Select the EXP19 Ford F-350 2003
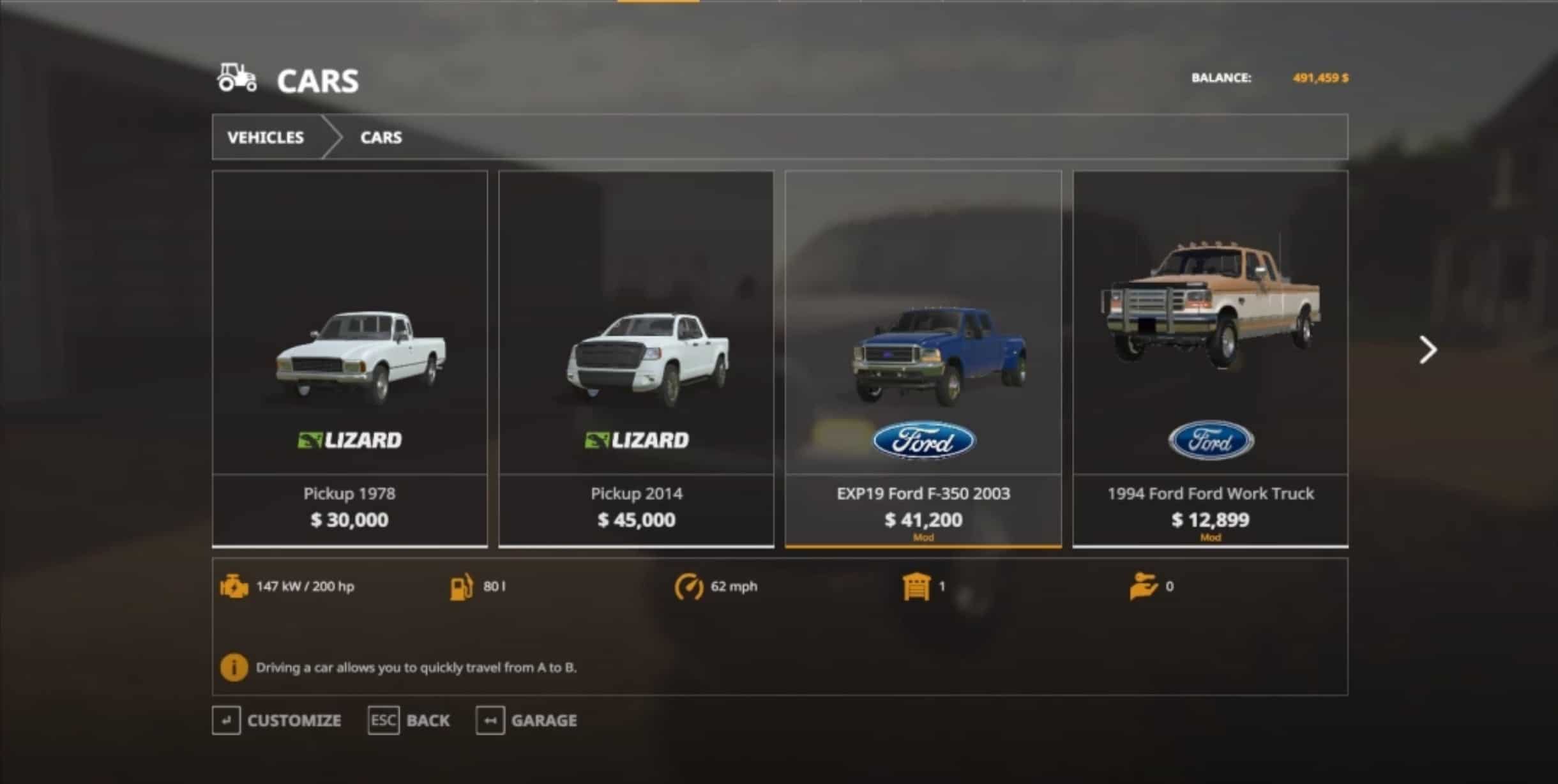 pos(923,358)
